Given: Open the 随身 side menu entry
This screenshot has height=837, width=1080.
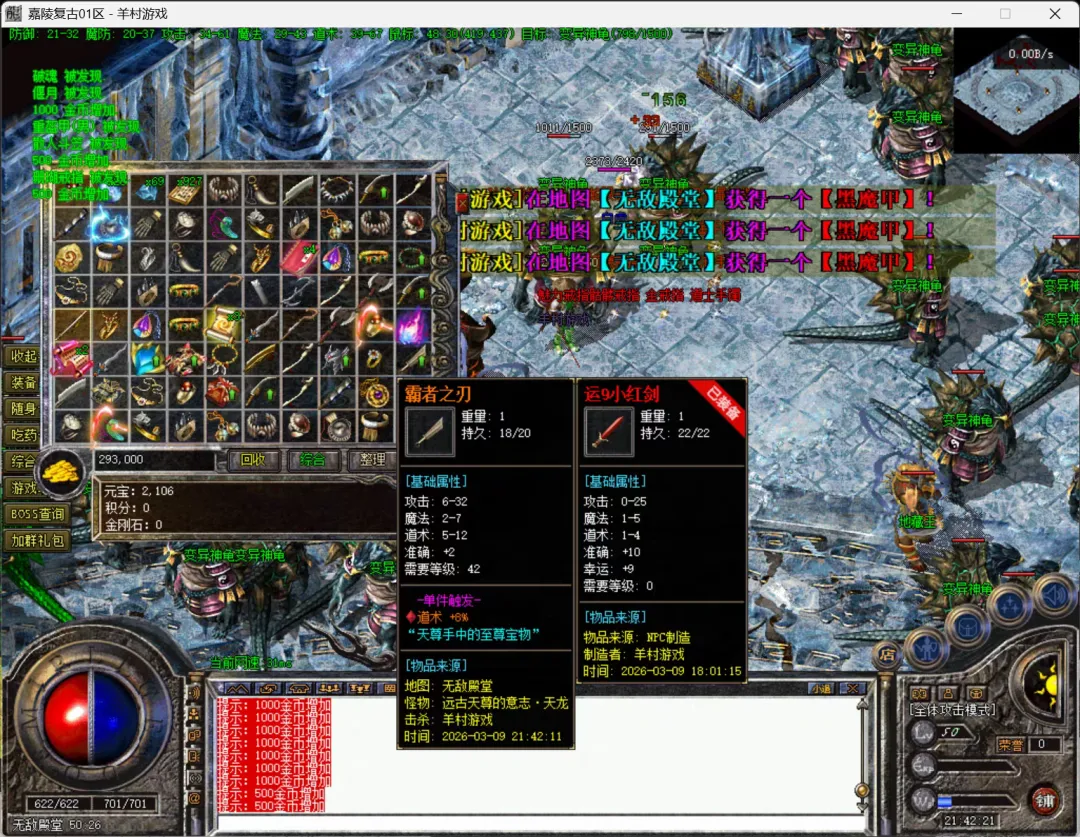Looking at the screenshot, I should [23, 408].
